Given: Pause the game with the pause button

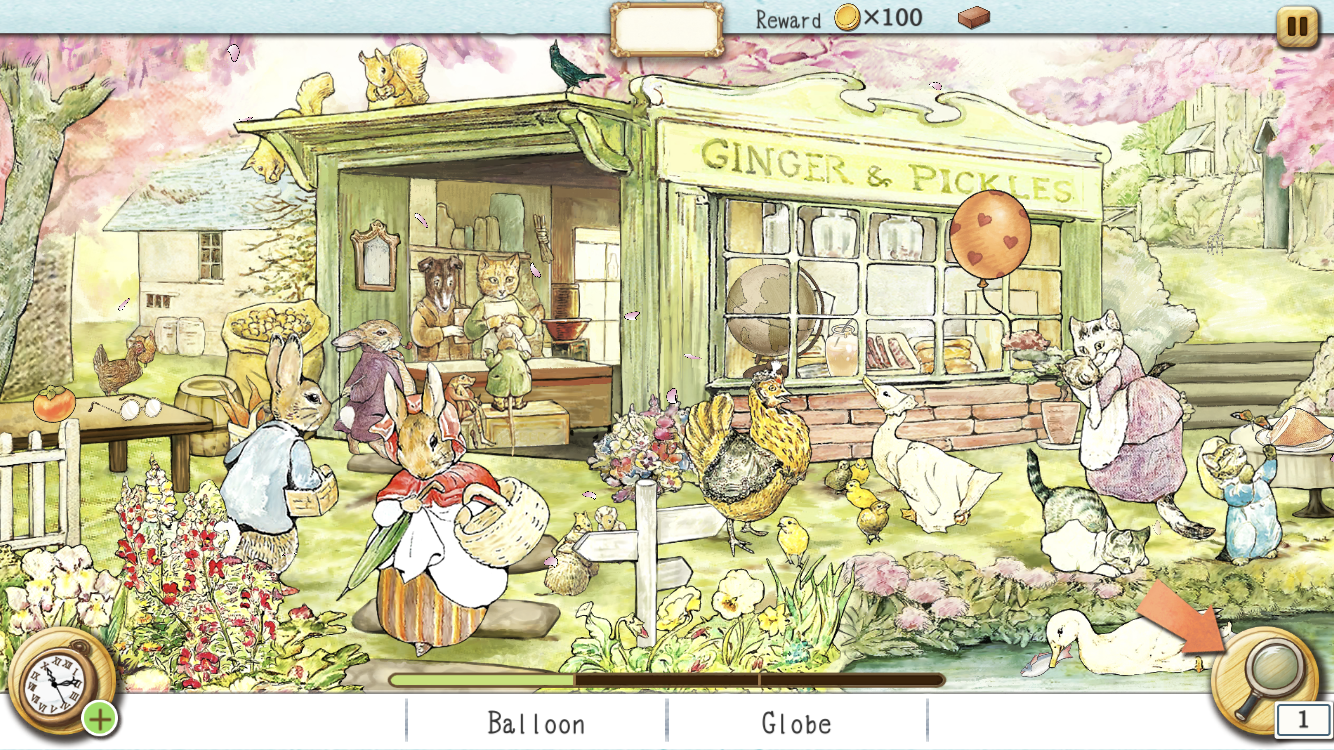Looking at the screenshot, I should pyautogui.click(x=1296, y=27).
